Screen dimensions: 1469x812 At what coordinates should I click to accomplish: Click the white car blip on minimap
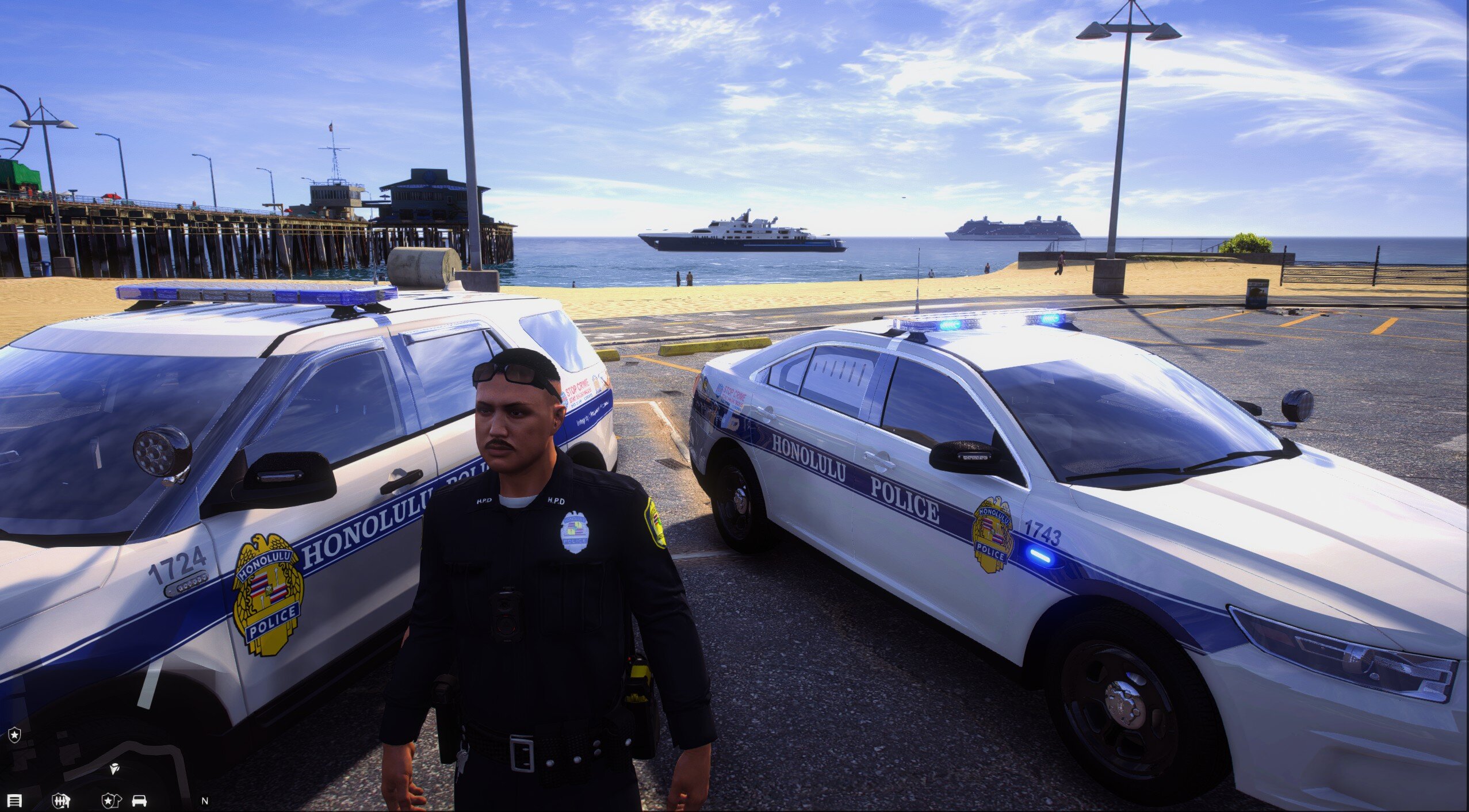click(139, 800)
